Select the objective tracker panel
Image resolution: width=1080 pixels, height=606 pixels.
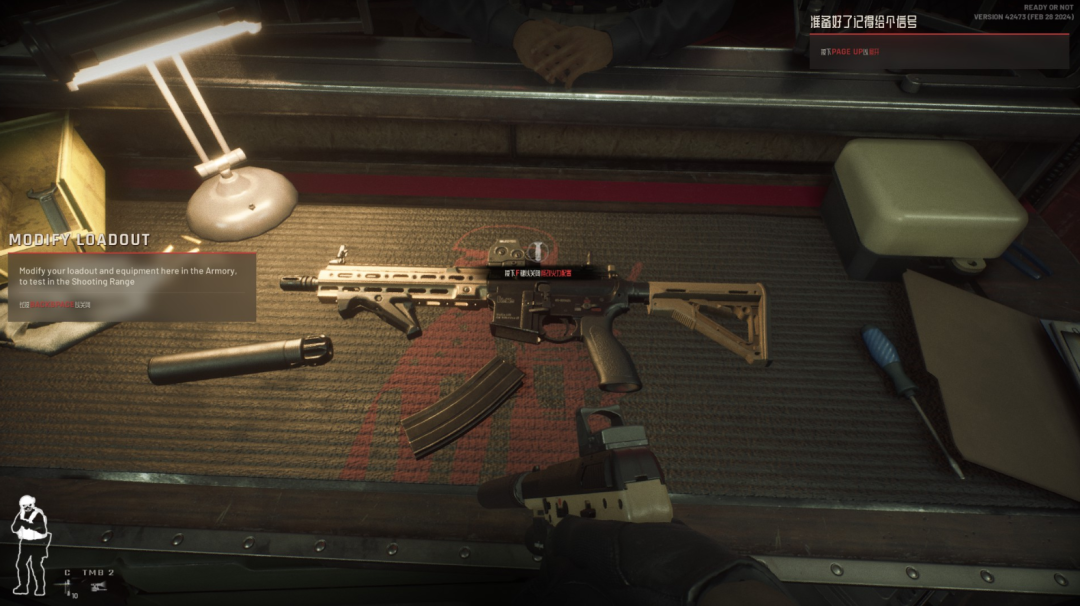938,42
